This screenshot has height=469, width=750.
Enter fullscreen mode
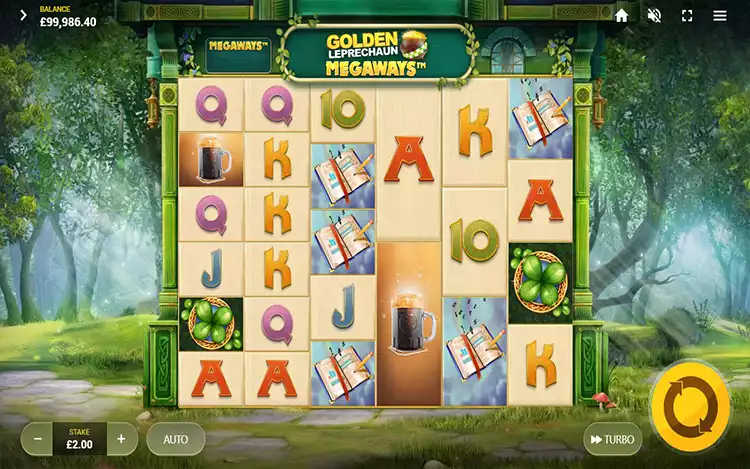687,16
